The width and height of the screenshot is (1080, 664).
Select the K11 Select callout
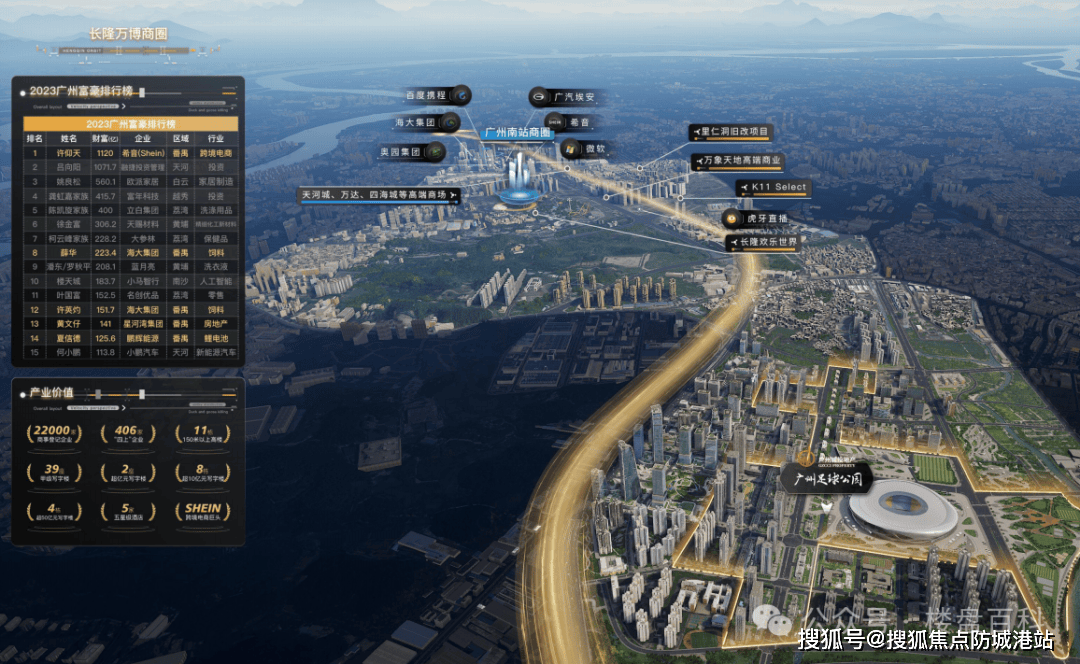point(773,188)
